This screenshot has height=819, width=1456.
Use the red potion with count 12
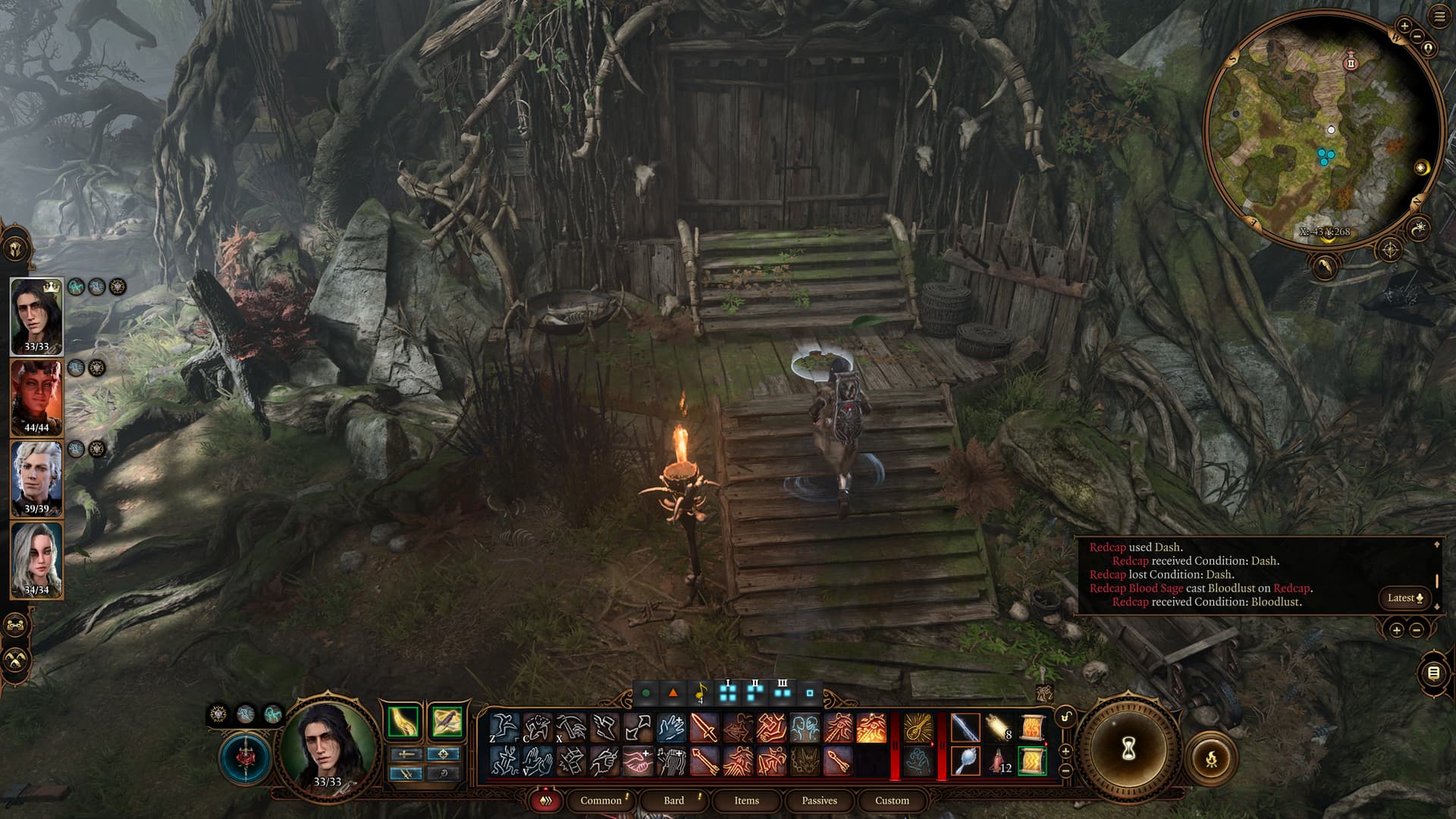pyautogui.click(x=999, y=761)
